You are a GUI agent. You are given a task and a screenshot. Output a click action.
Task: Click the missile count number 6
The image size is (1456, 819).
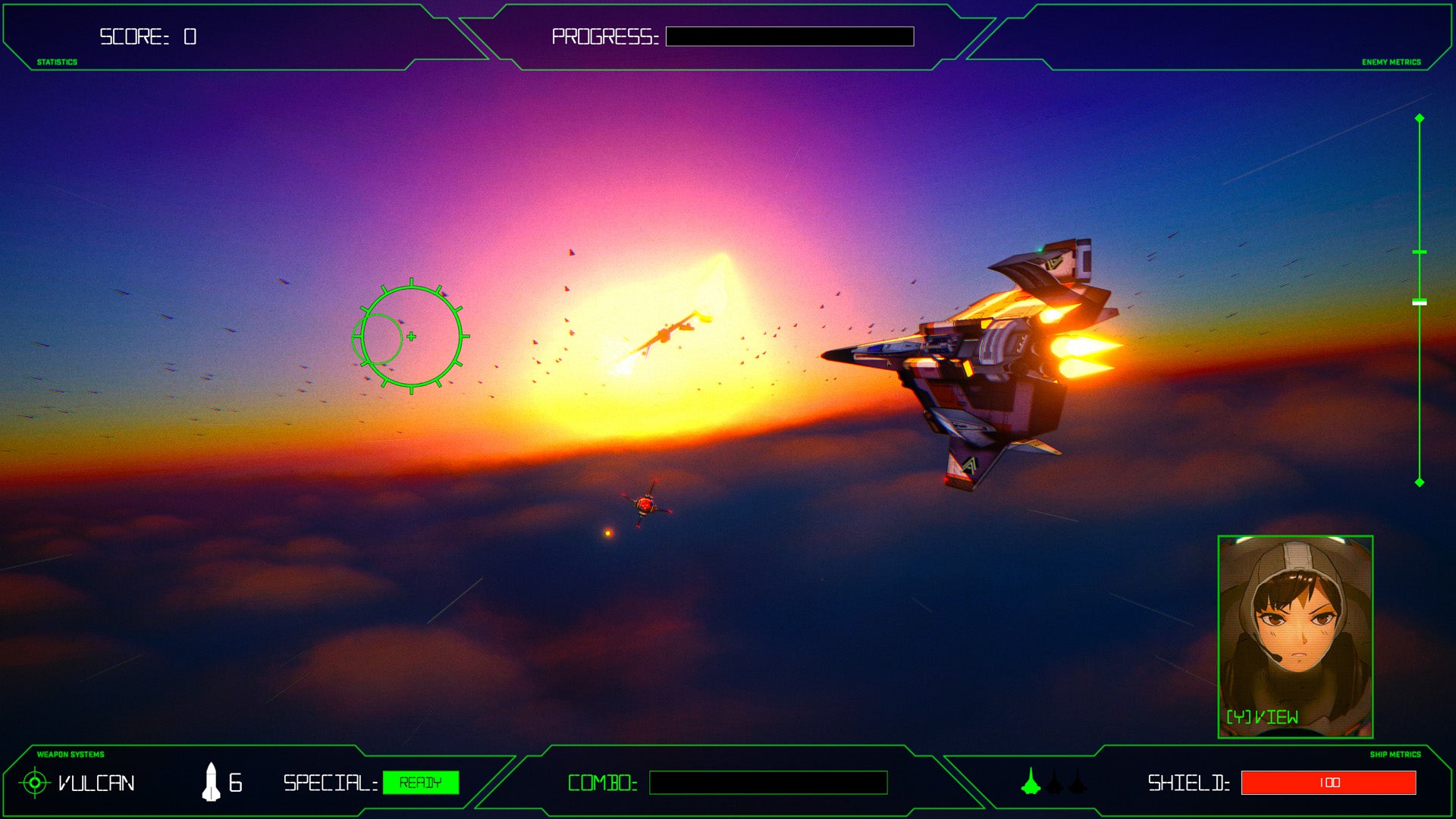click(237, 781)
